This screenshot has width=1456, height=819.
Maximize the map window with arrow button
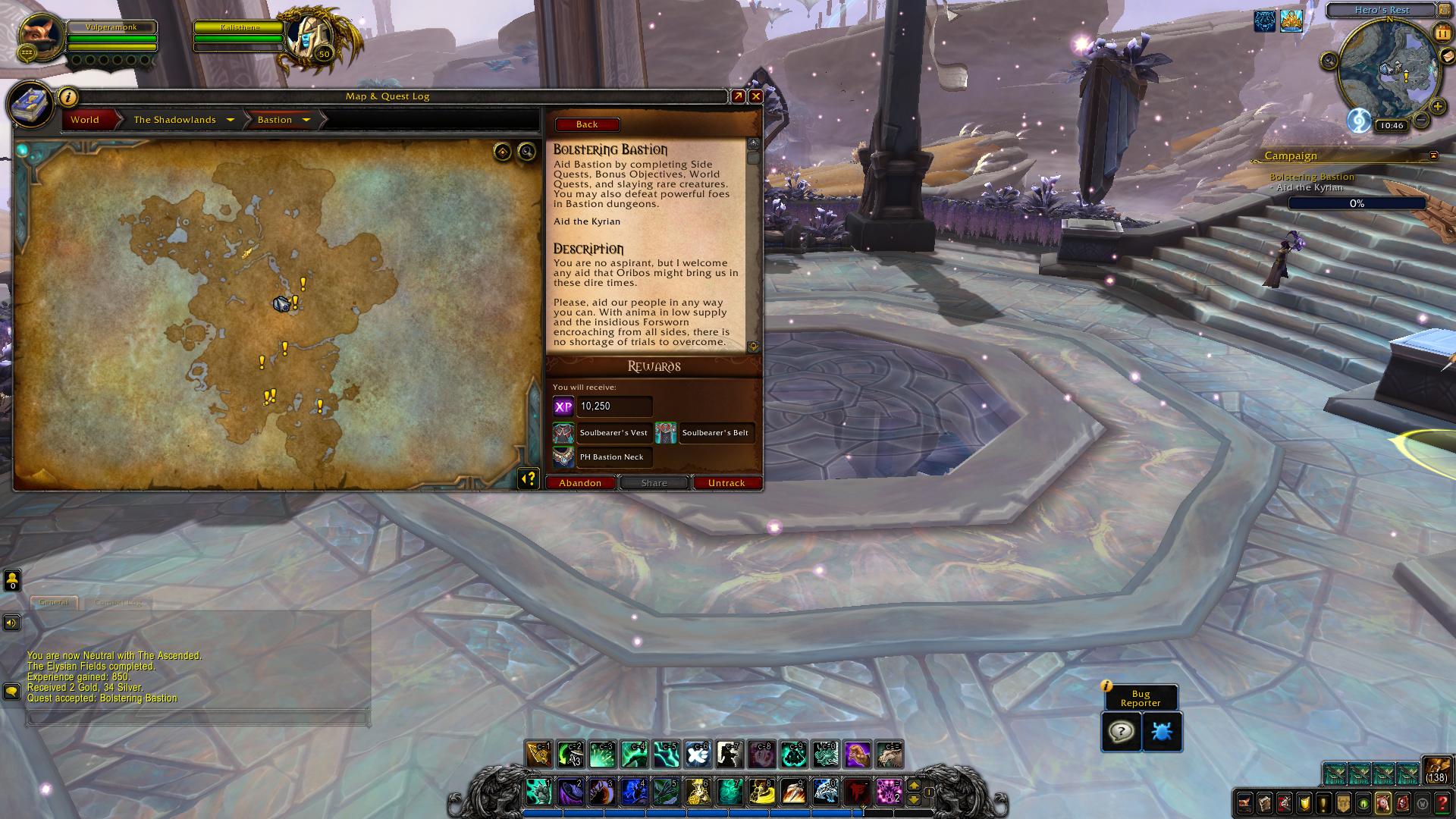pos(738,96)
